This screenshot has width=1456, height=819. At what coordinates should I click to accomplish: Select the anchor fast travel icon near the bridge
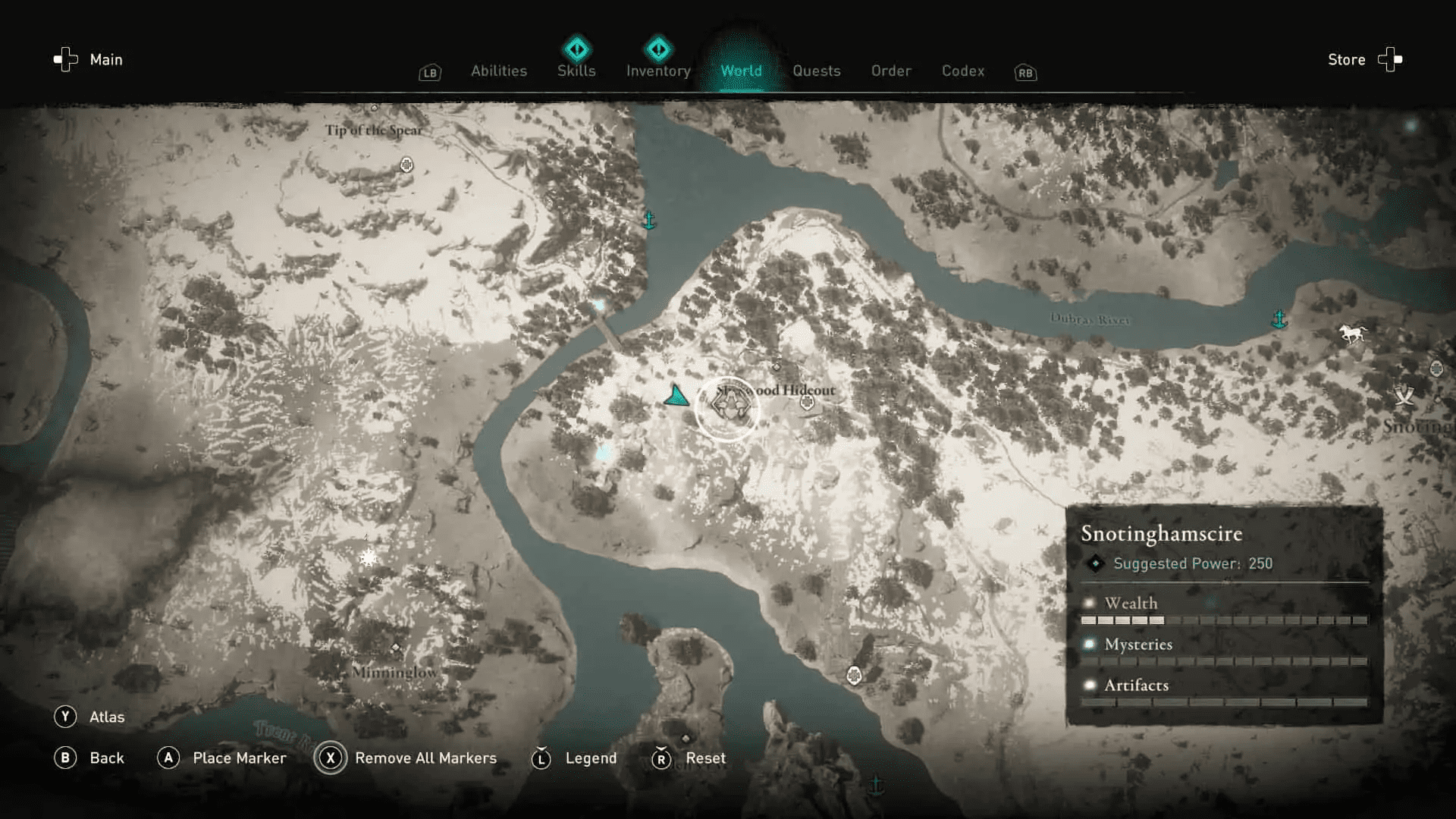(x=650, y=221)
